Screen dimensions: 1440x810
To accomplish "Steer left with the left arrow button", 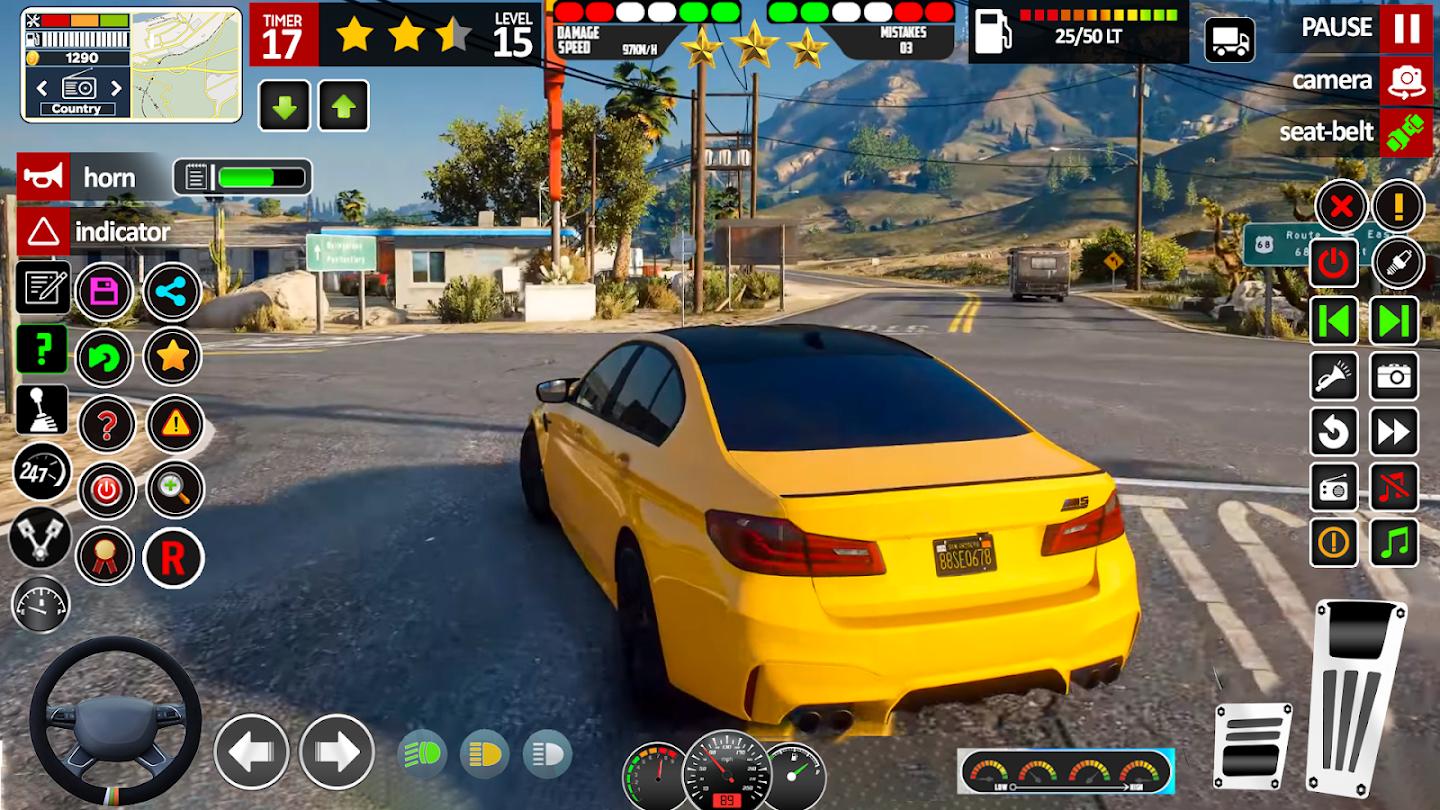I will click(x=251, y=752).
